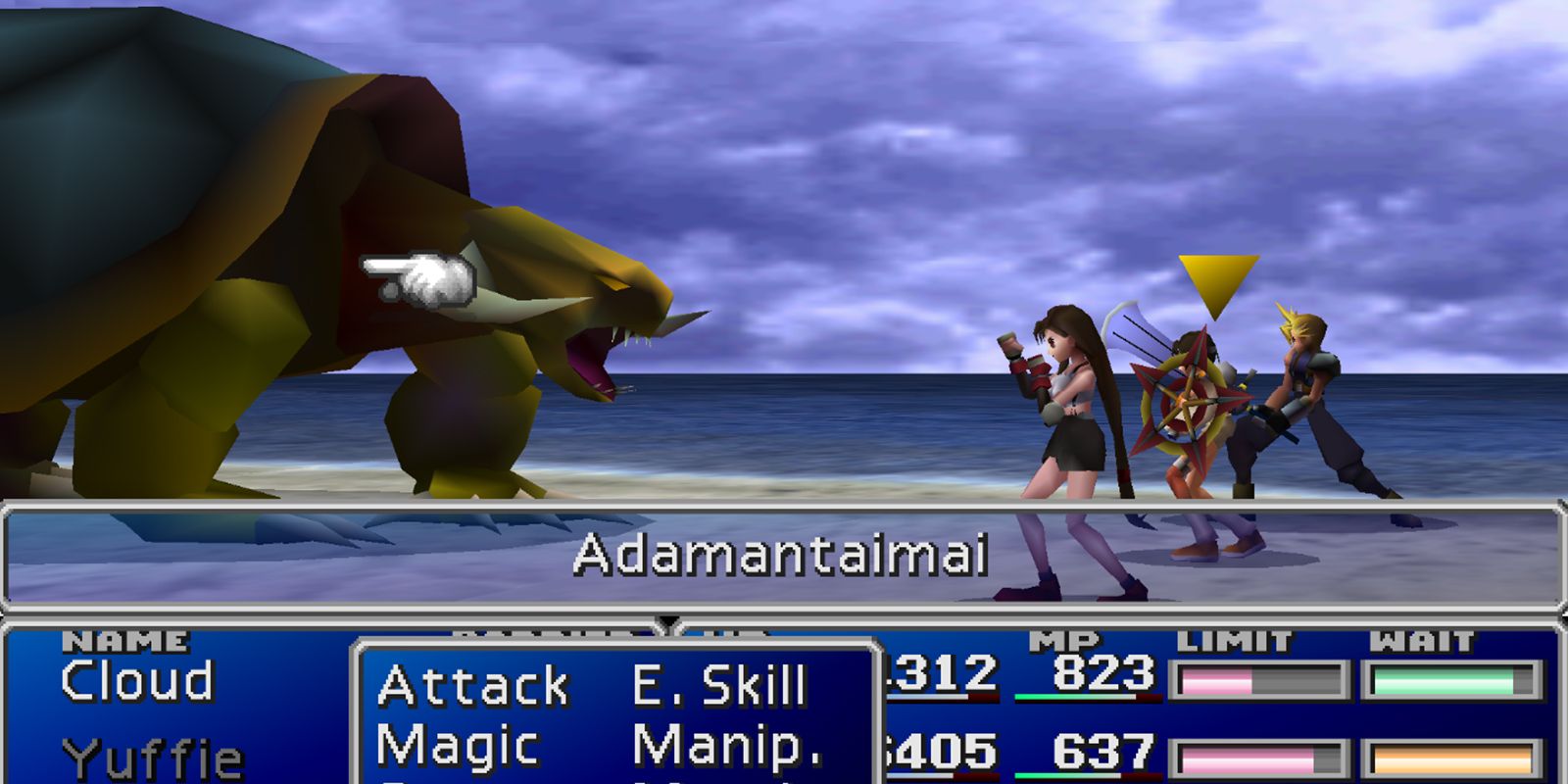Open the Magic command

click(x=456, y=743)
